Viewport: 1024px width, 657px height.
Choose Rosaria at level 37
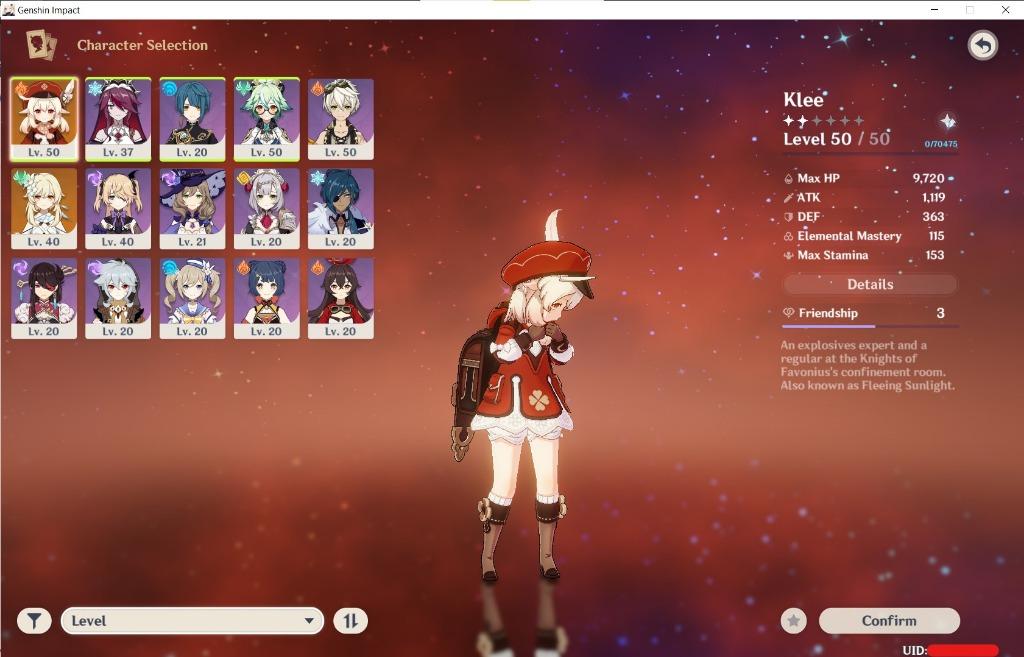coord(118,119)
